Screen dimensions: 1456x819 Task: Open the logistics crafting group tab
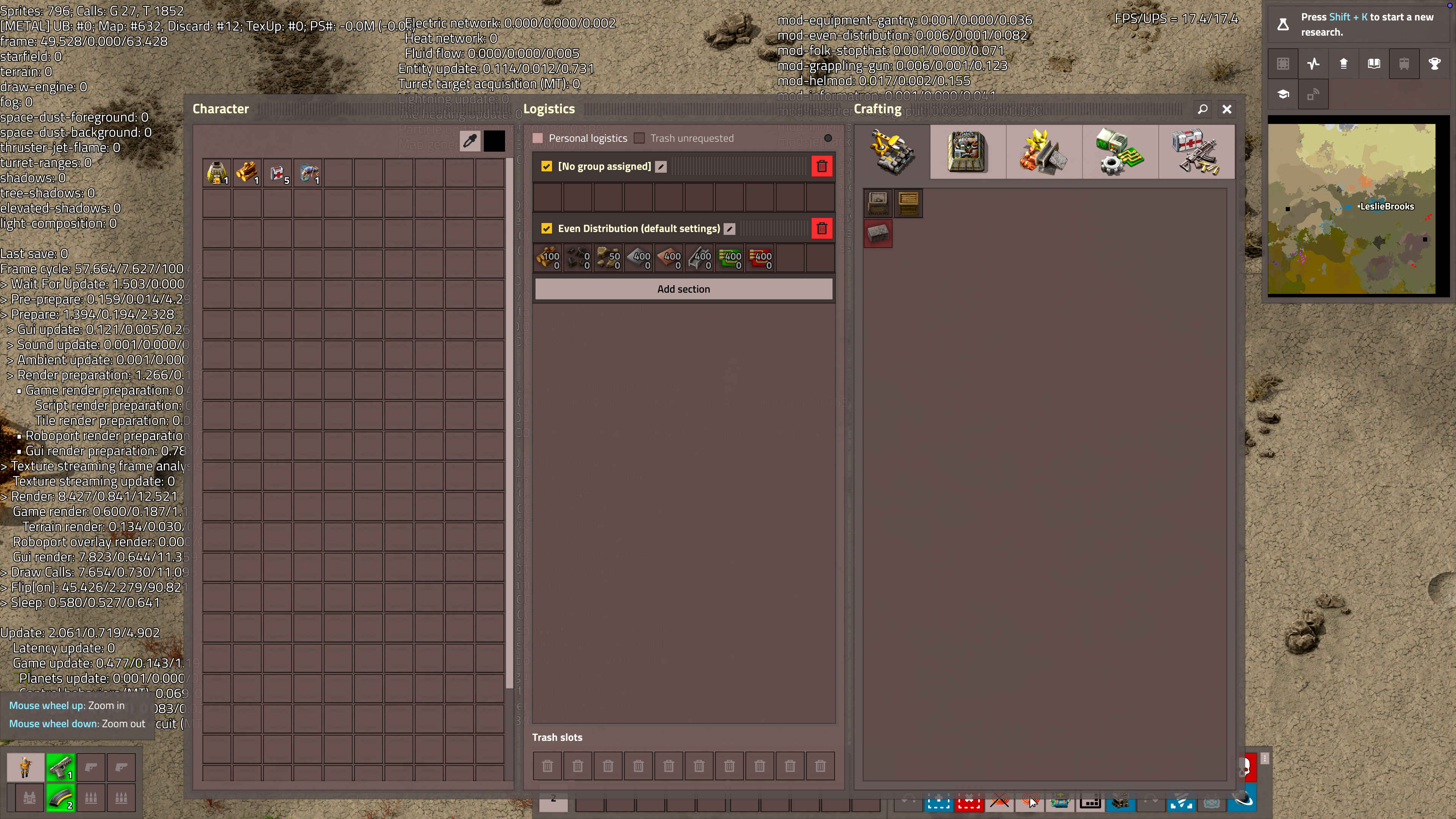pyautogui.click(x=892, y=152)
